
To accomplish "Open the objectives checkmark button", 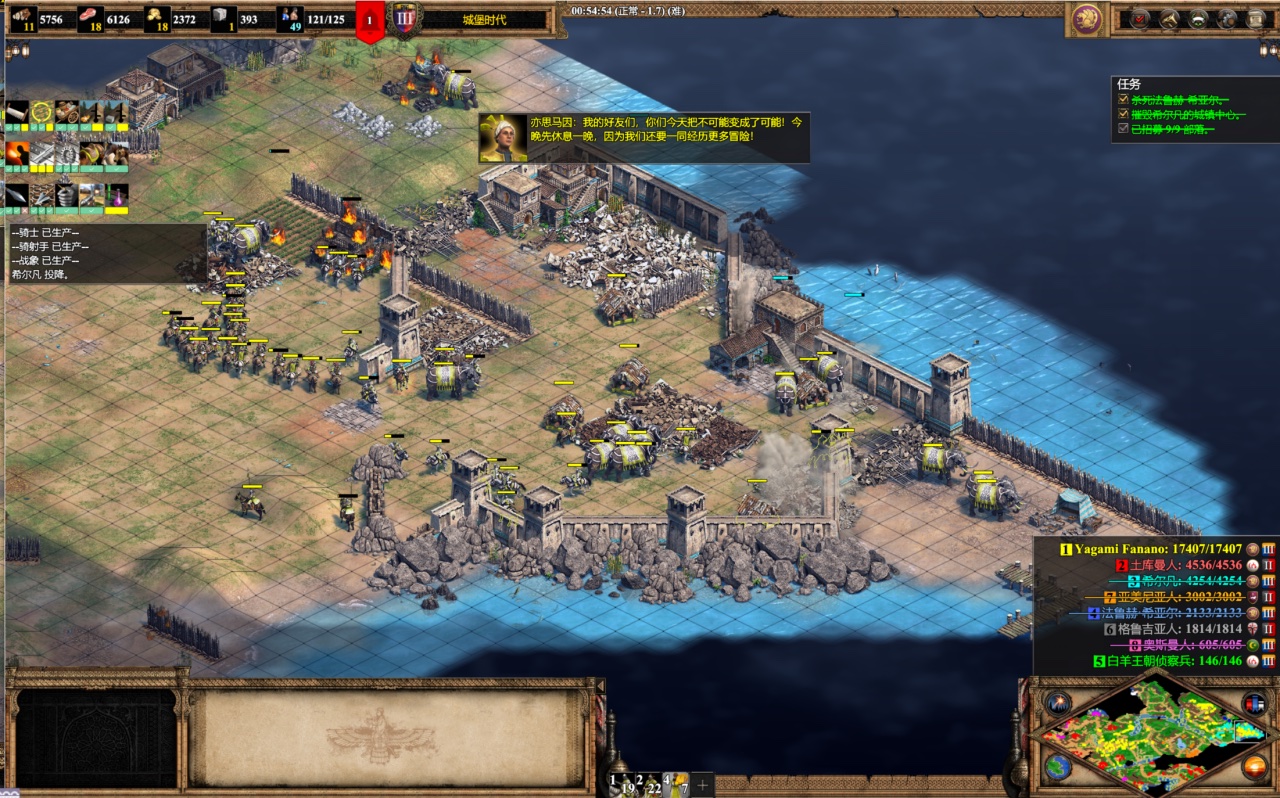I will (1139, 18).
